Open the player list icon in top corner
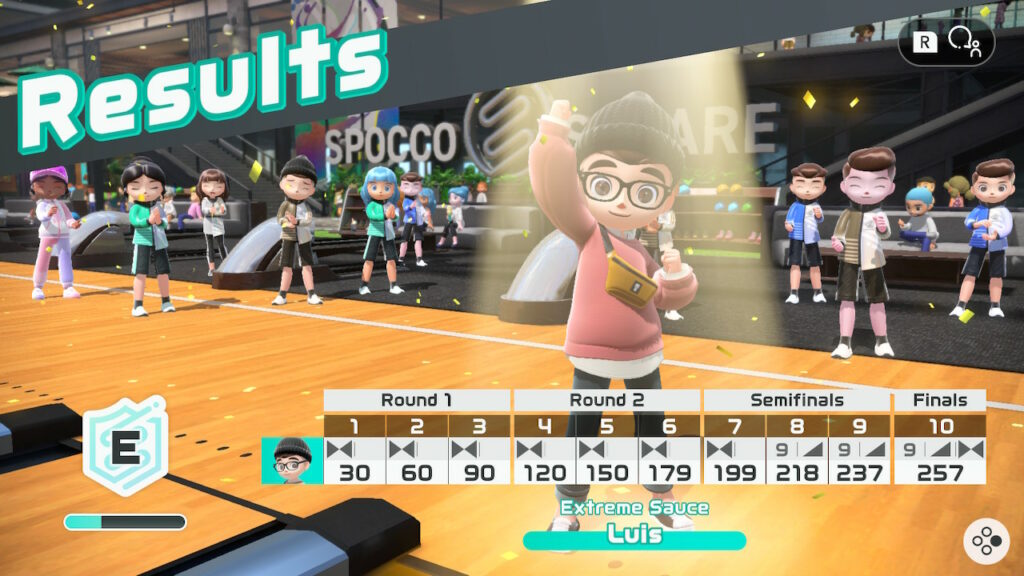 click(964, 44)
